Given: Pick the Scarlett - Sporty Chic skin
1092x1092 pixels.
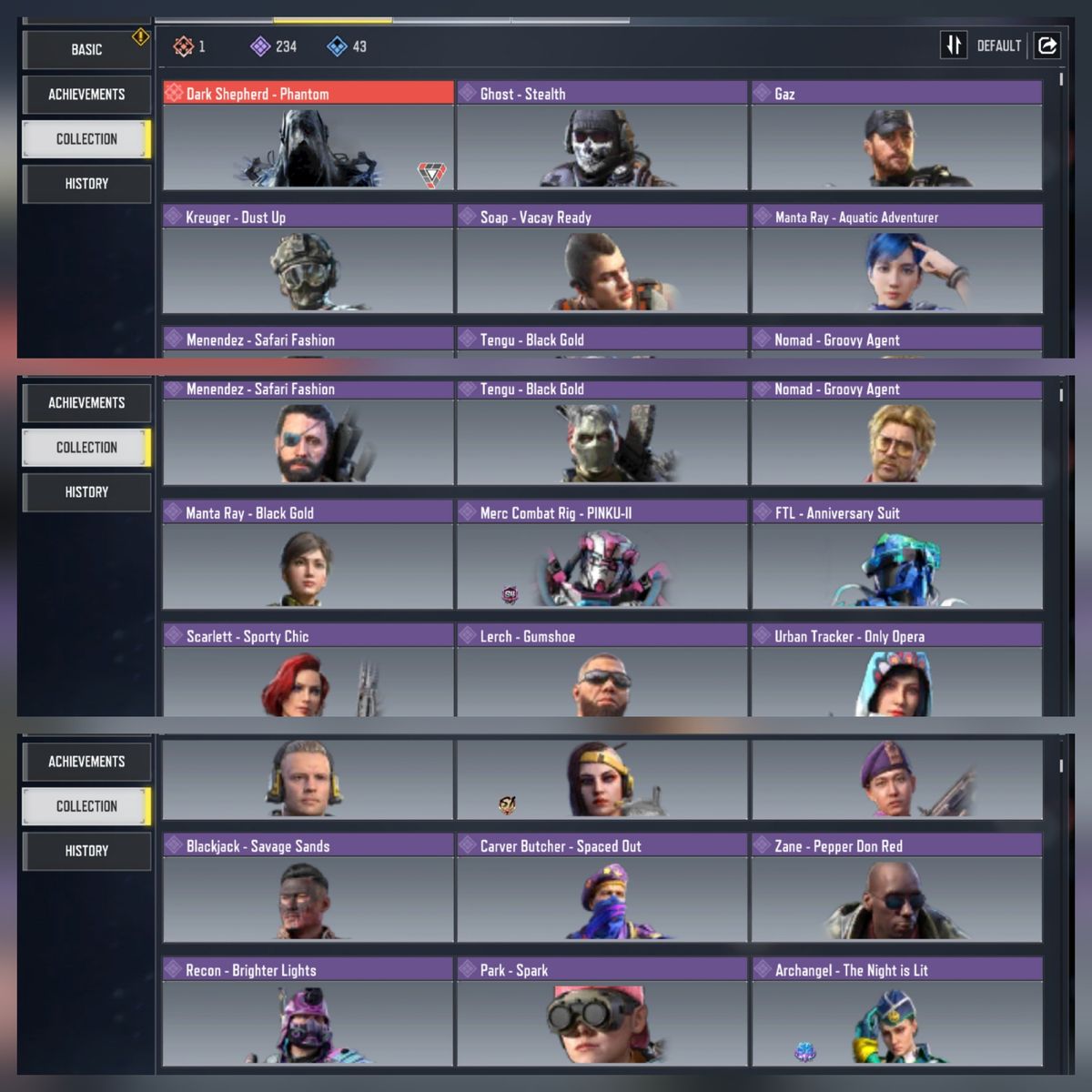Looking at the screenshot, I should click(x=308, y=672).
